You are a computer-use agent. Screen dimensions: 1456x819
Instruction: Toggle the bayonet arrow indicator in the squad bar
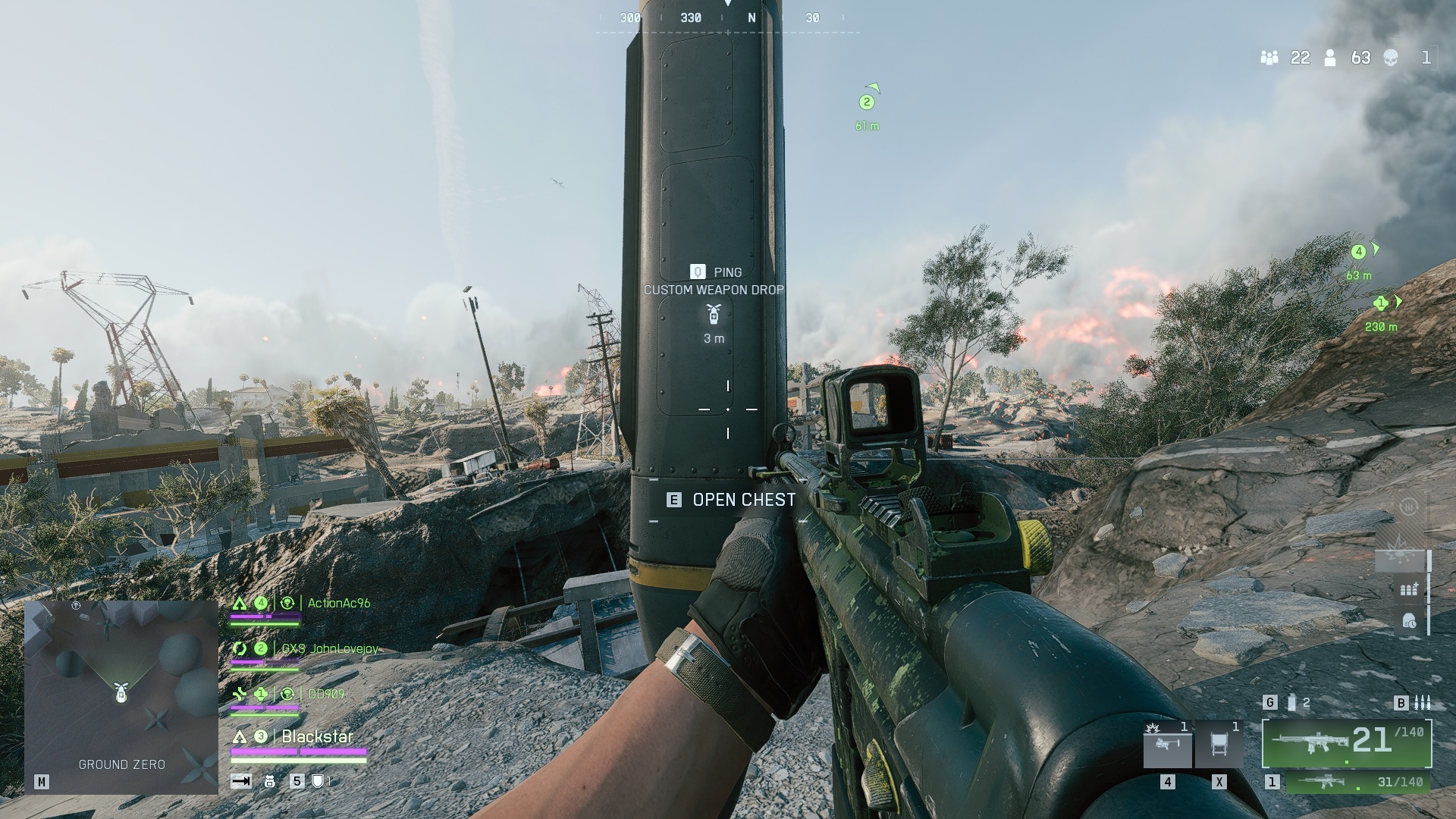coord(240,782)
